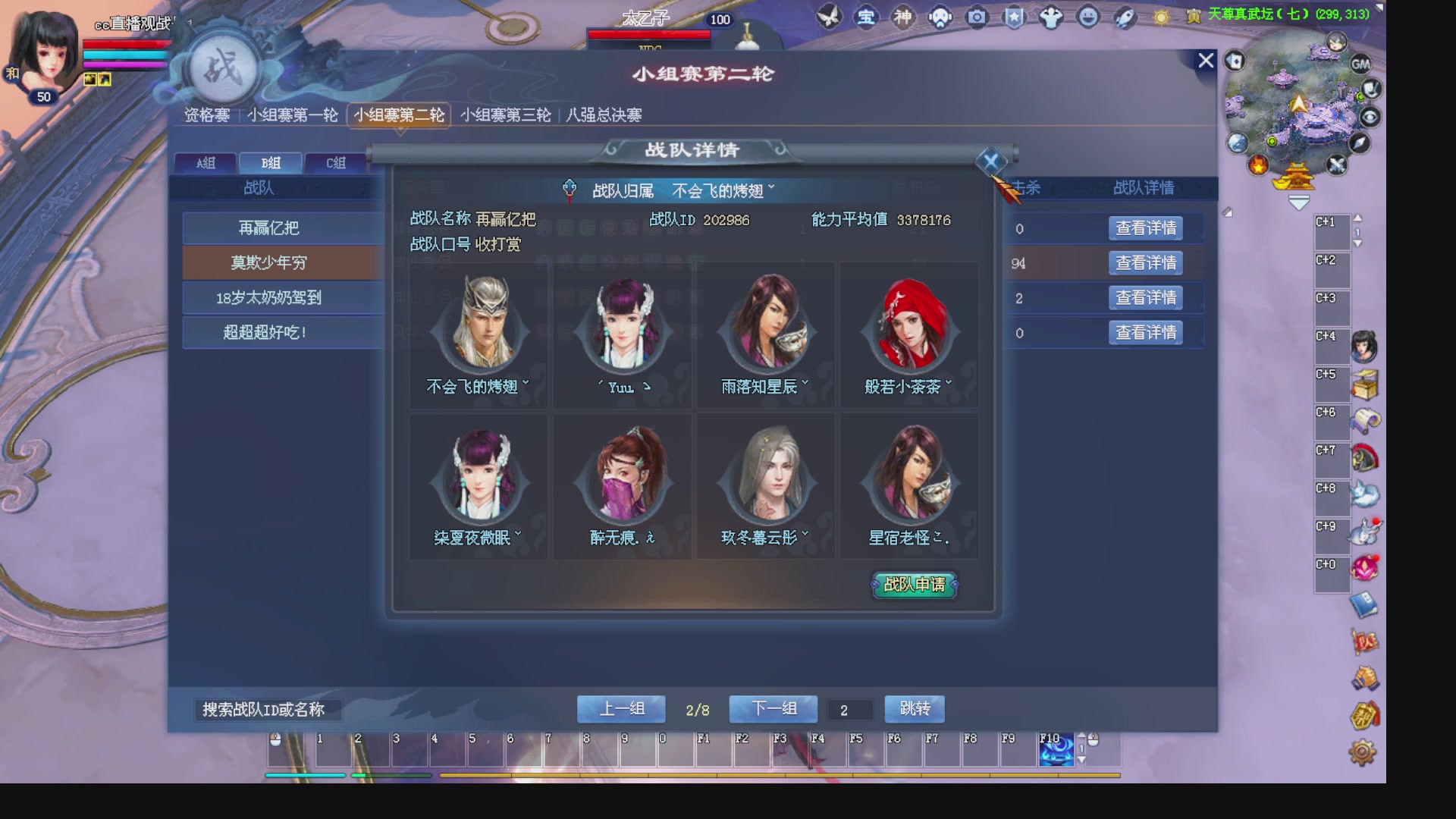Click the 战队申请 button
This screenshot has width=1456, height=819.
point(915,585)
